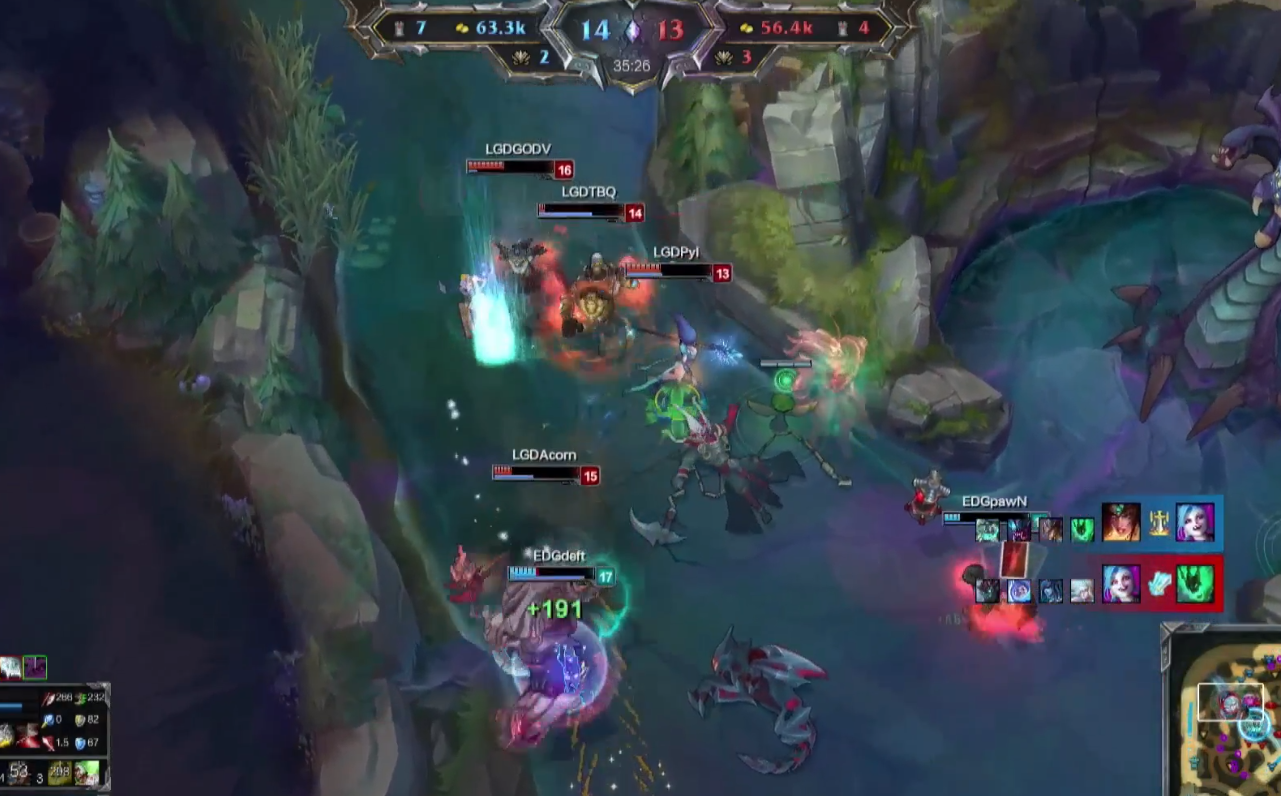
Task: Click the large green Thresh portrait in red kill row
Action: [x=1195, y=584]
